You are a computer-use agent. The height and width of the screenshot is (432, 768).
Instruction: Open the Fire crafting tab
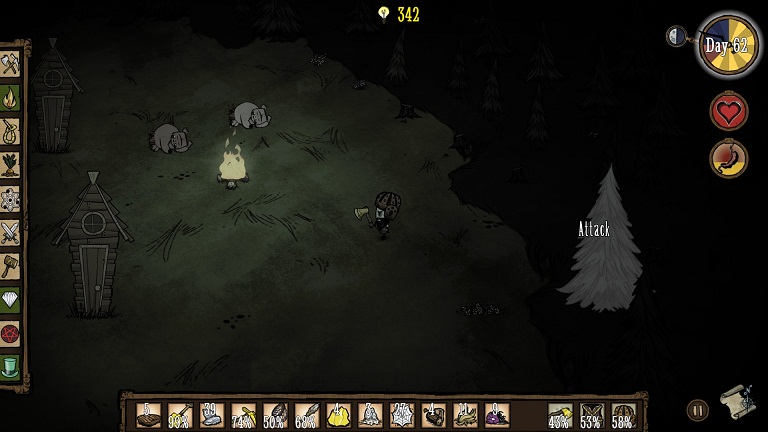tap(11, 98)
